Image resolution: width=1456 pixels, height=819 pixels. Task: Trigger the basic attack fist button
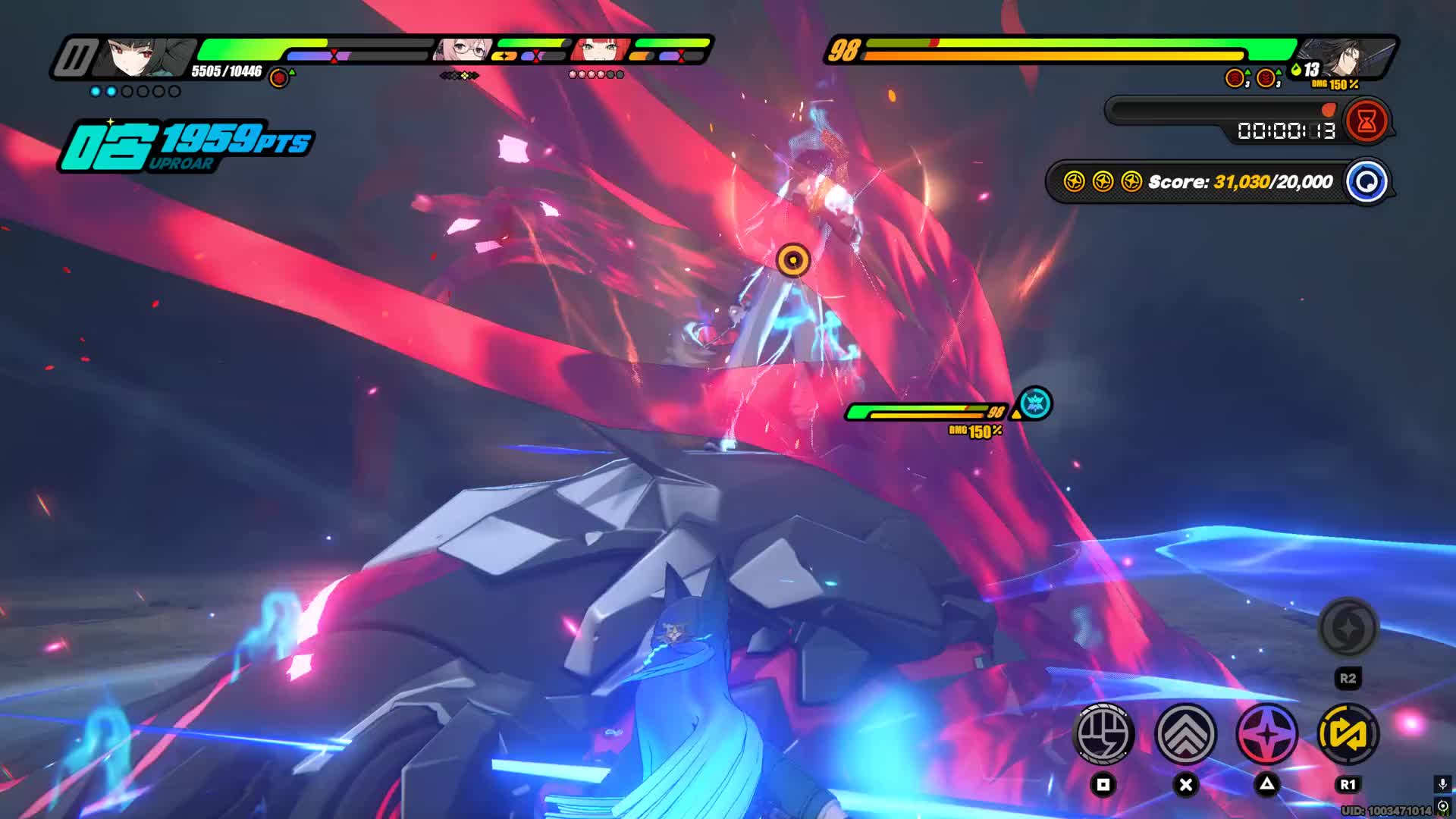click(x=1104, y=733)
